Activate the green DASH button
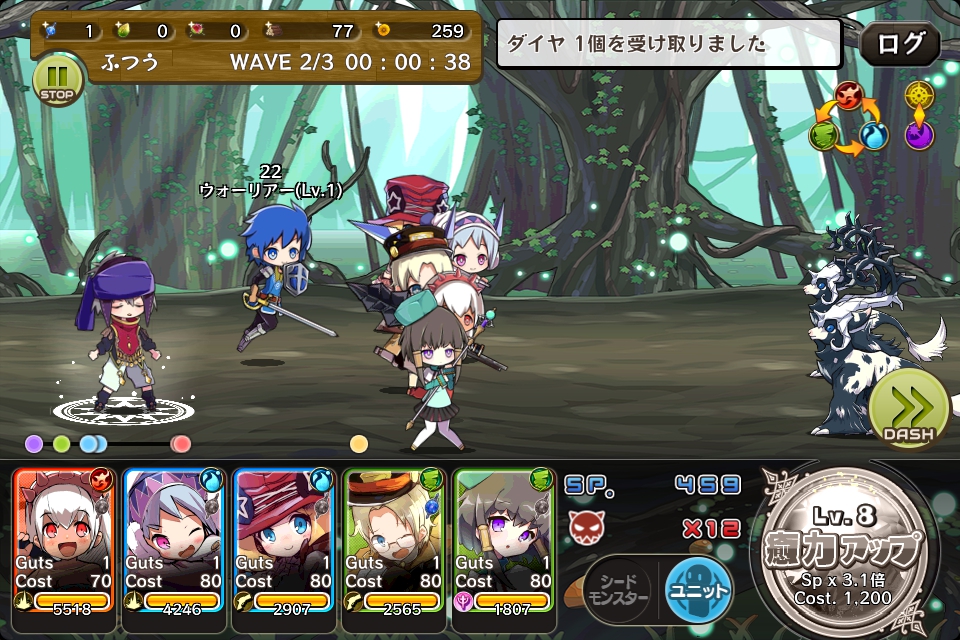 click(908, 410)
